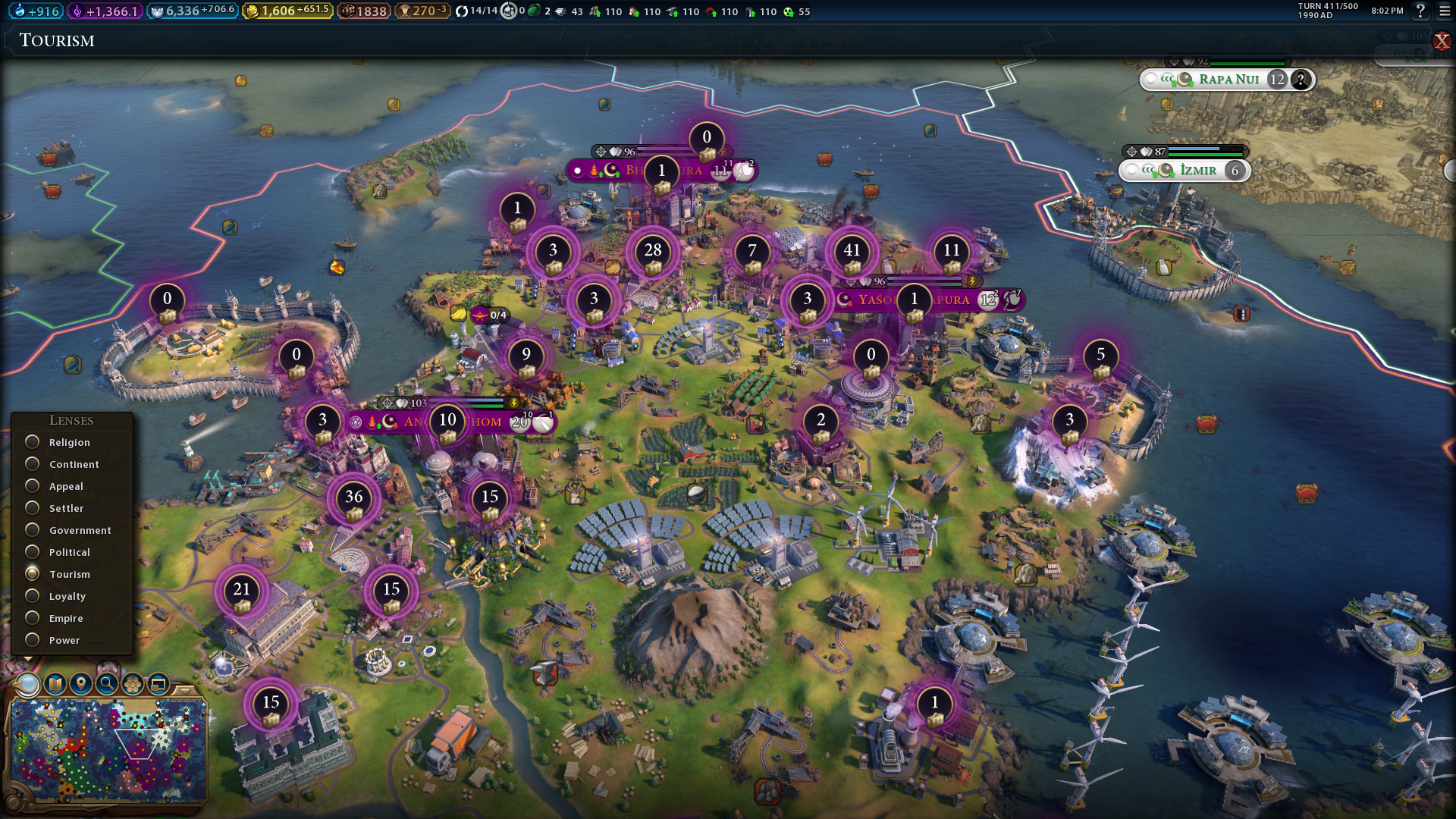This screenshot has width=1456, height=819.
Task: Close the Tourism lens with the red X
Action: click(x=1442, y=42)
